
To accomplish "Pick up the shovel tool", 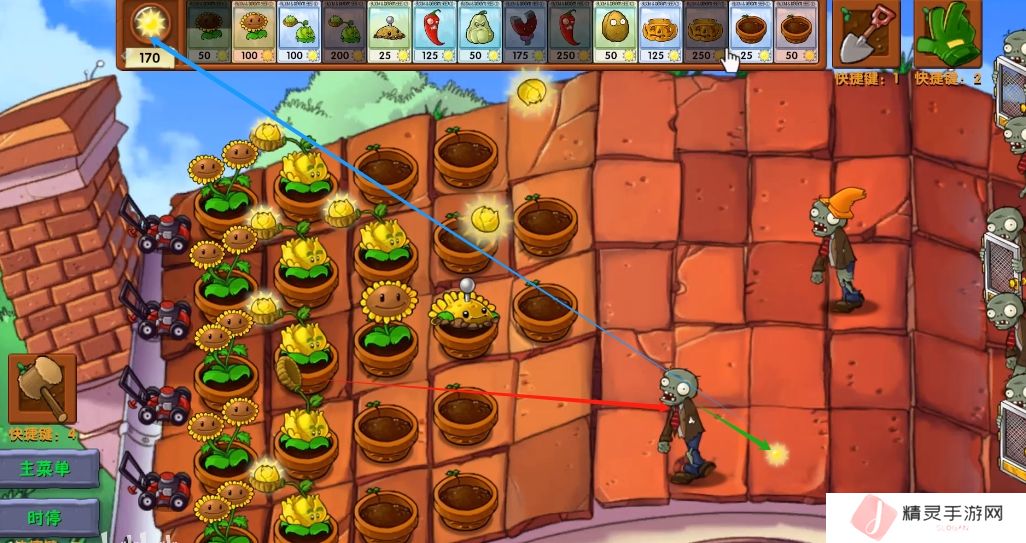I will pyautogui.click(x=865, y=33).
